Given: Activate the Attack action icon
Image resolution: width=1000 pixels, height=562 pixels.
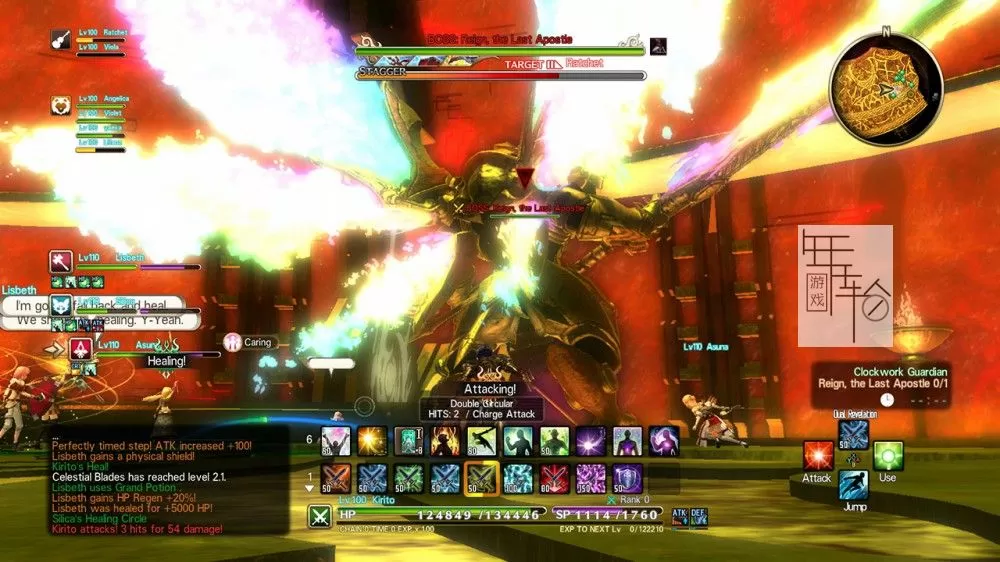Looking at the screenshot, I should pyautogui.click(x=817, y=457).
